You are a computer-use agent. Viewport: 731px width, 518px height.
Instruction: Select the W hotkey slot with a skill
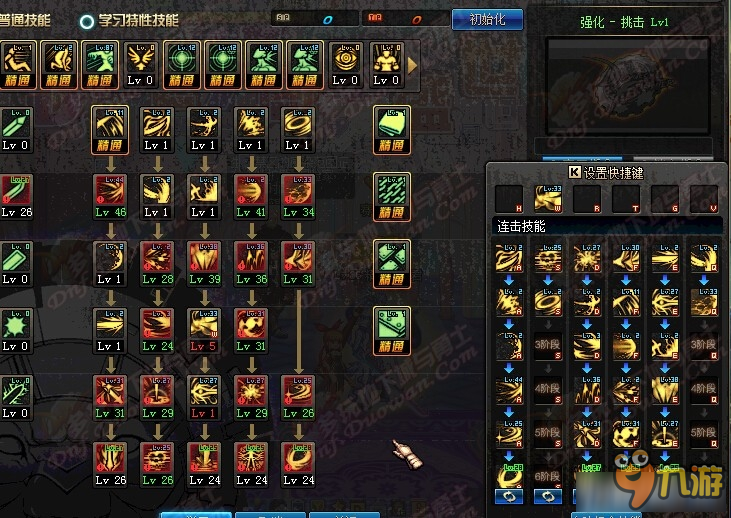coord(547,198)
